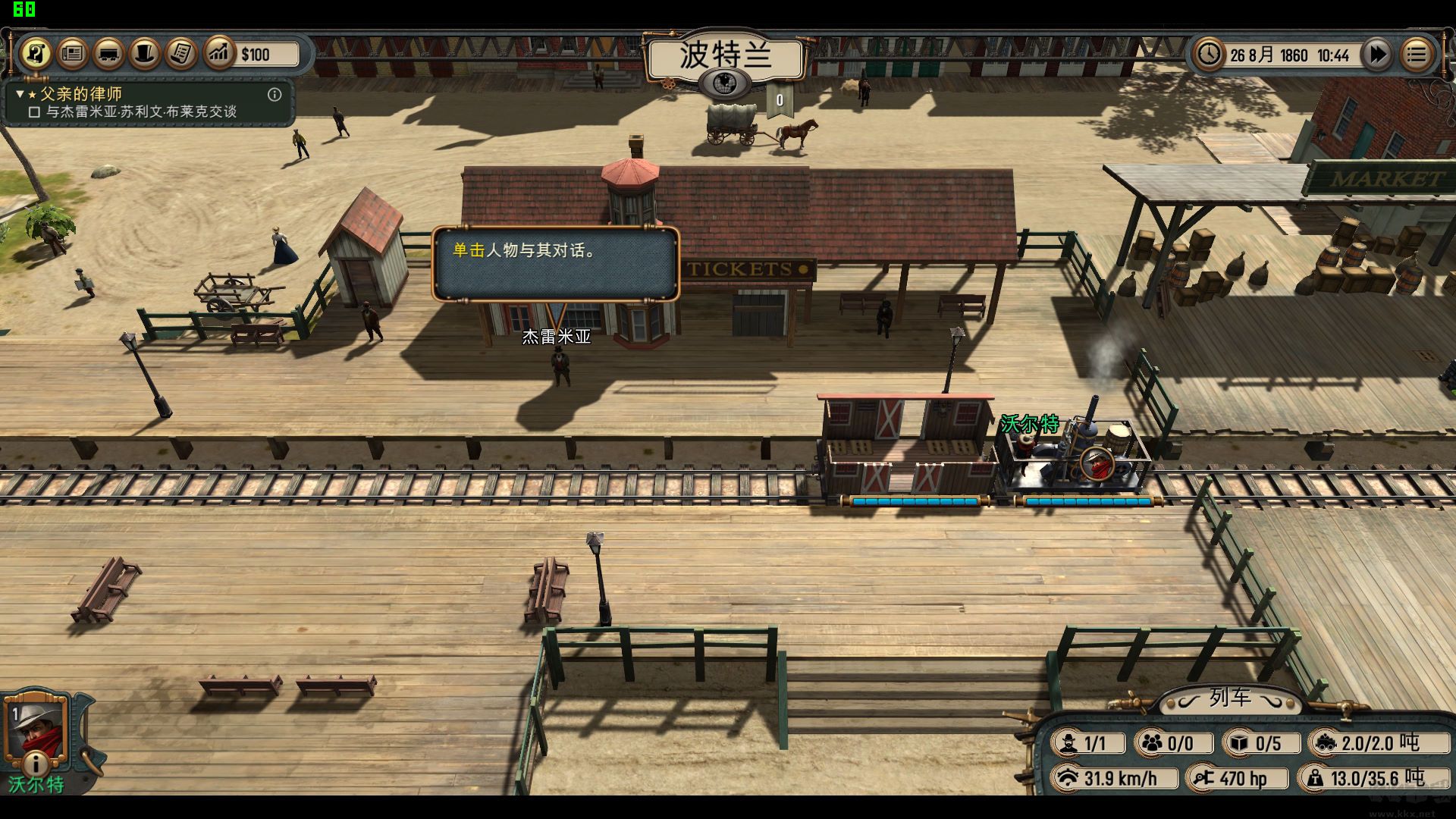Click the clock icon beside the date
This screenshot has width=1456, height=819.
pyautogui.click(x=1208, y=55)
